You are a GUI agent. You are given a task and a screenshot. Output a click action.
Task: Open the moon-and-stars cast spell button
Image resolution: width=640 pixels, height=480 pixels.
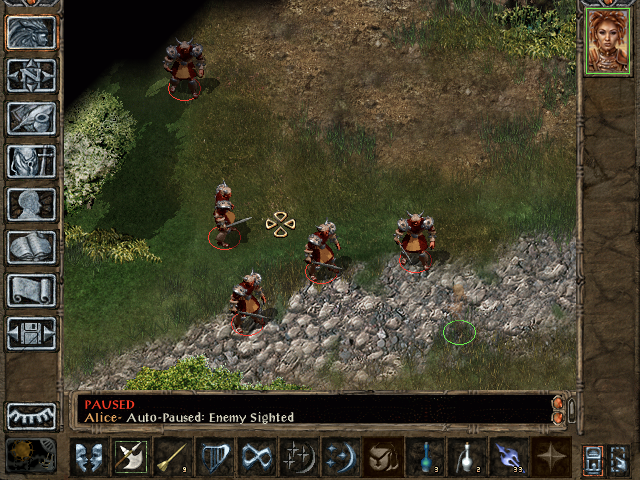click(340, 456)
